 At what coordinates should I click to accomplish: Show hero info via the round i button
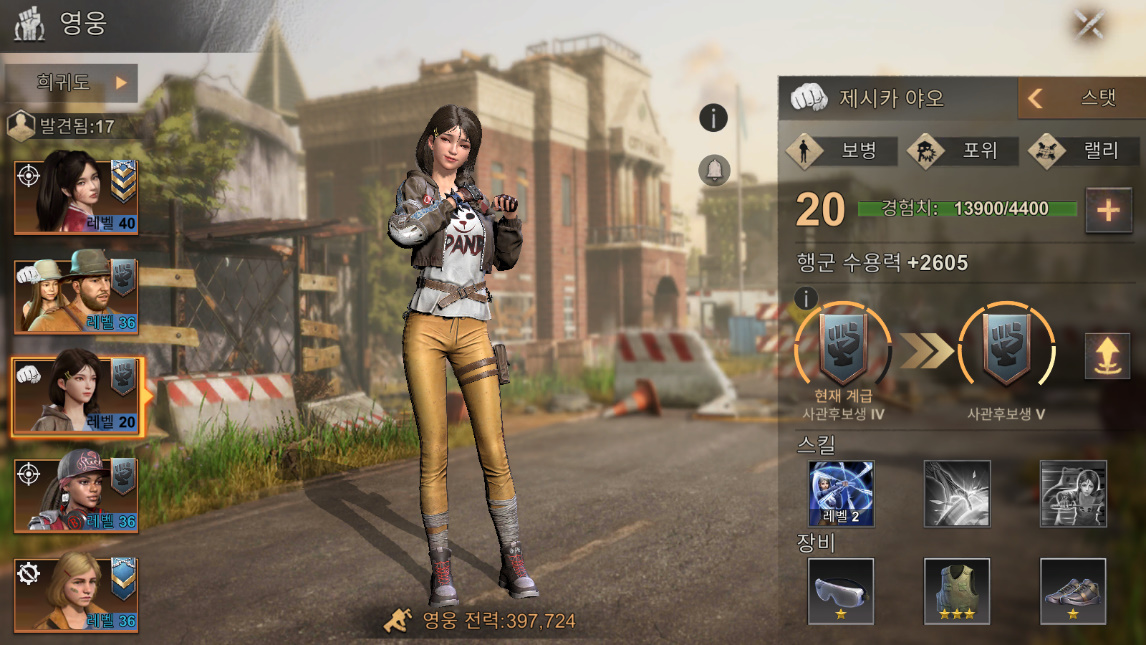point(713,118)
